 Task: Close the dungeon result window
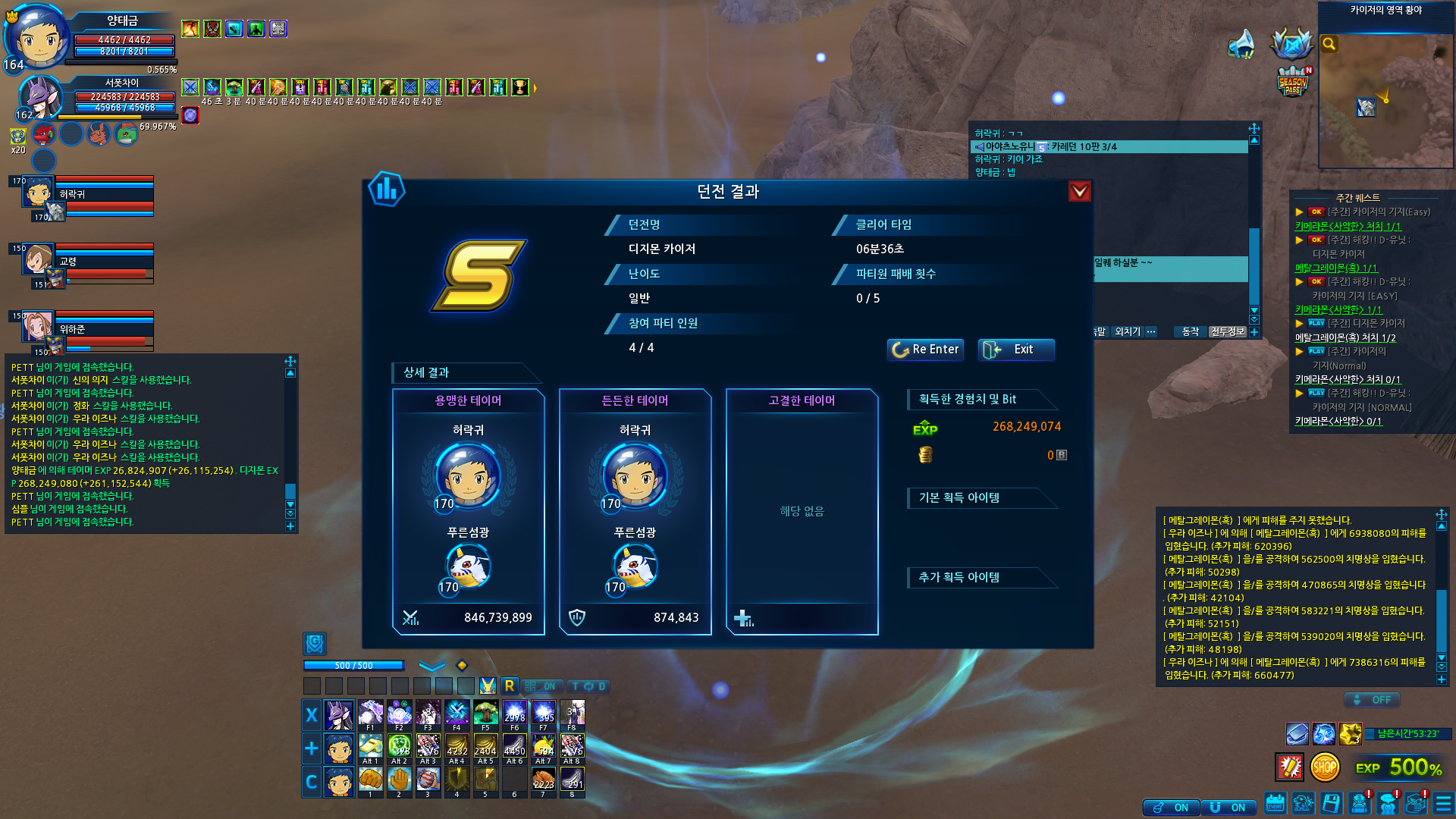pos(1079,191)
